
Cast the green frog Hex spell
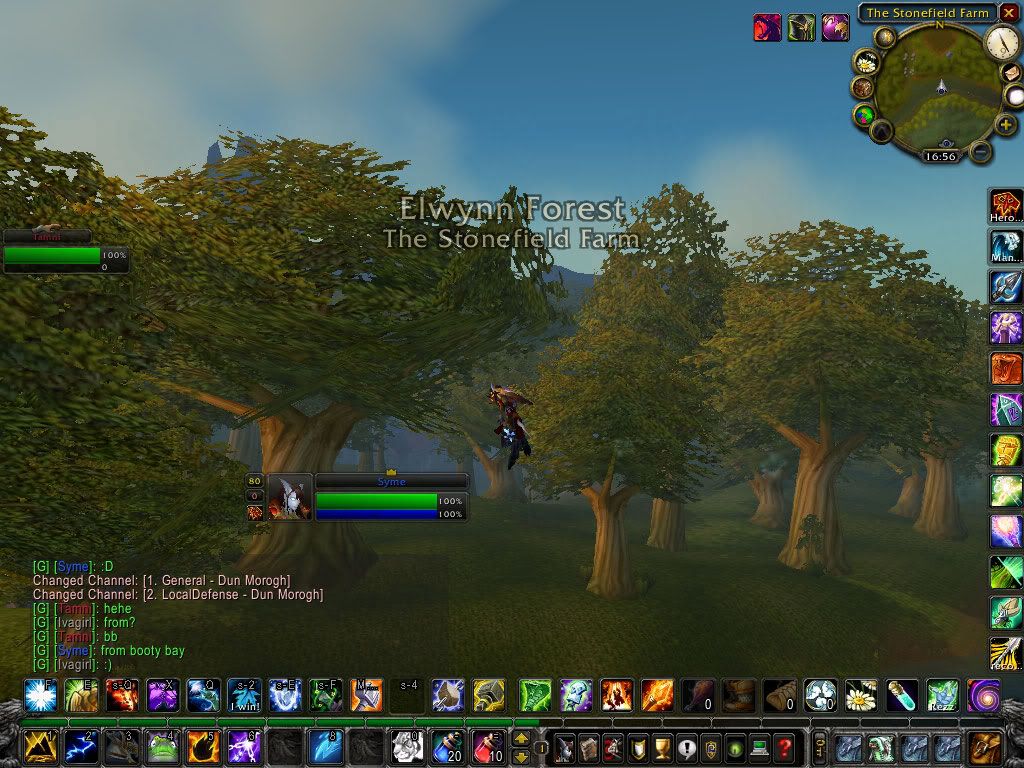pyautogui.click(x=161, y=746)
